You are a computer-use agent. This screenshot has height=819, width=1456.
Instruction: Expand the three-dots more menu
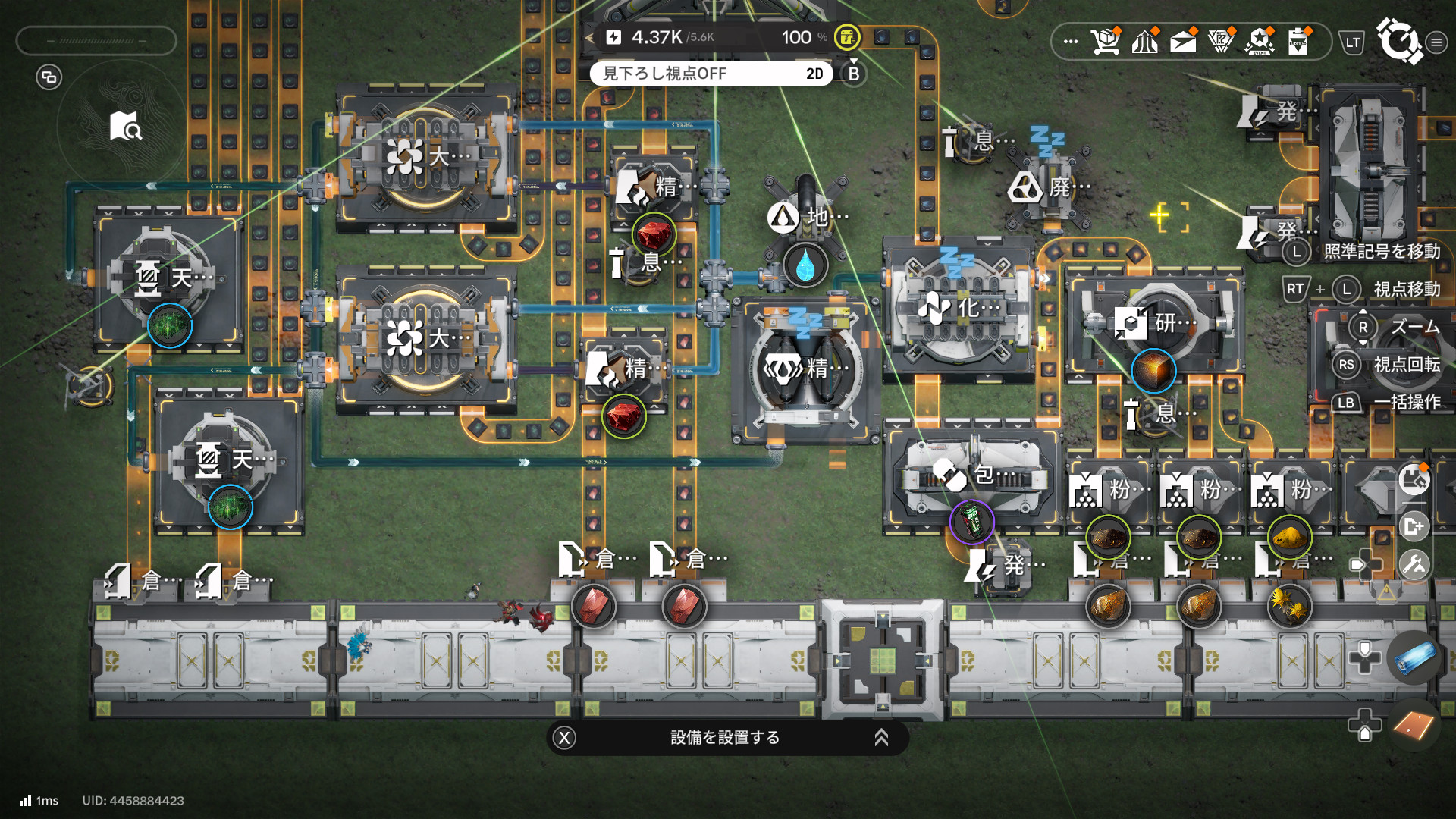1070,42
